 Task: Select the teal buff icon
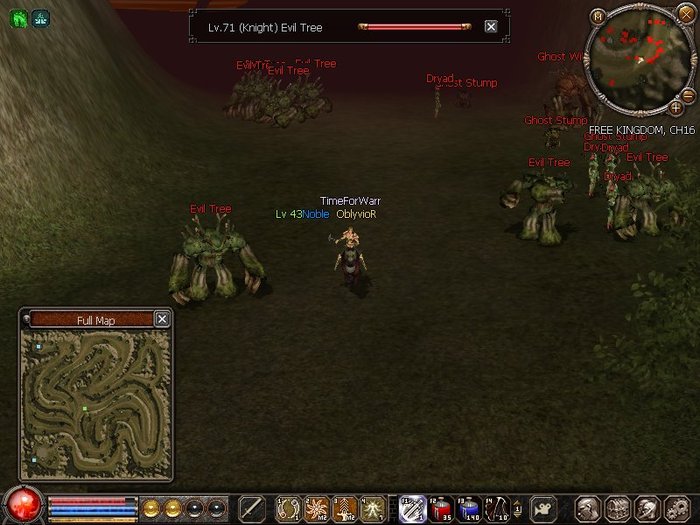pos(41,17)
